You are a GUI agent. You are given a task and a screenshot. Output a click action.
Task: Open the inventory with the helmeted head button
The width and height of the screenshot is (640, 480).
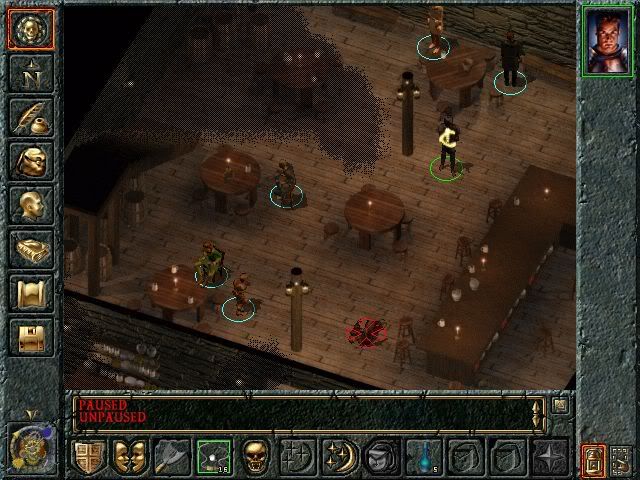tap(31, 161)
